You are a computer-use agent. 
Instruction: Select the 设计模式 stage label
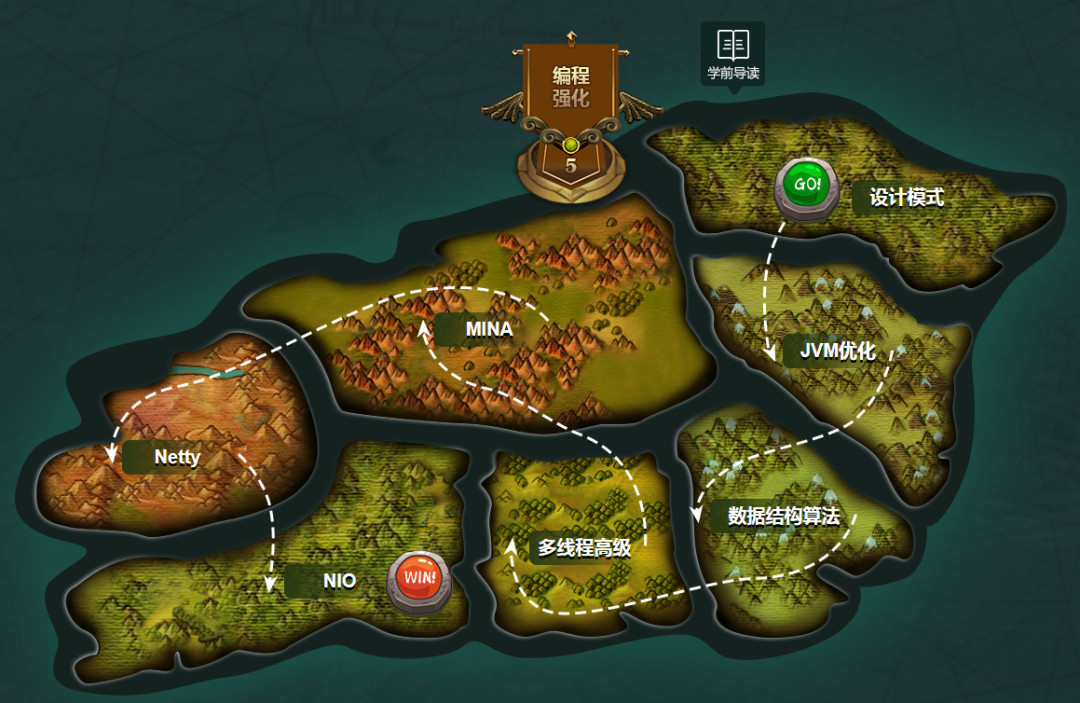pos(906,197)
